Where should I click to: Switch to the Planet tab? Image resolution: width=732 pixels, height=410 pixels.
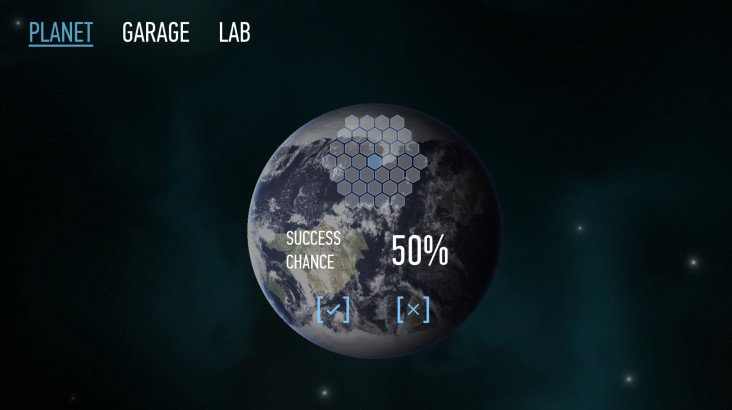click(60, 33)
